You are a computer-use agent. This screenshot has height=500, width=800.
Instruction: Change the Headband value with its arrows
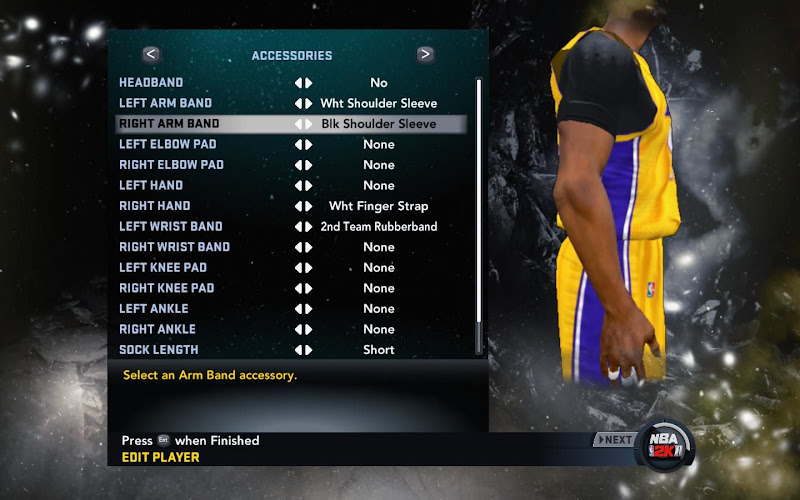point(303,83)
